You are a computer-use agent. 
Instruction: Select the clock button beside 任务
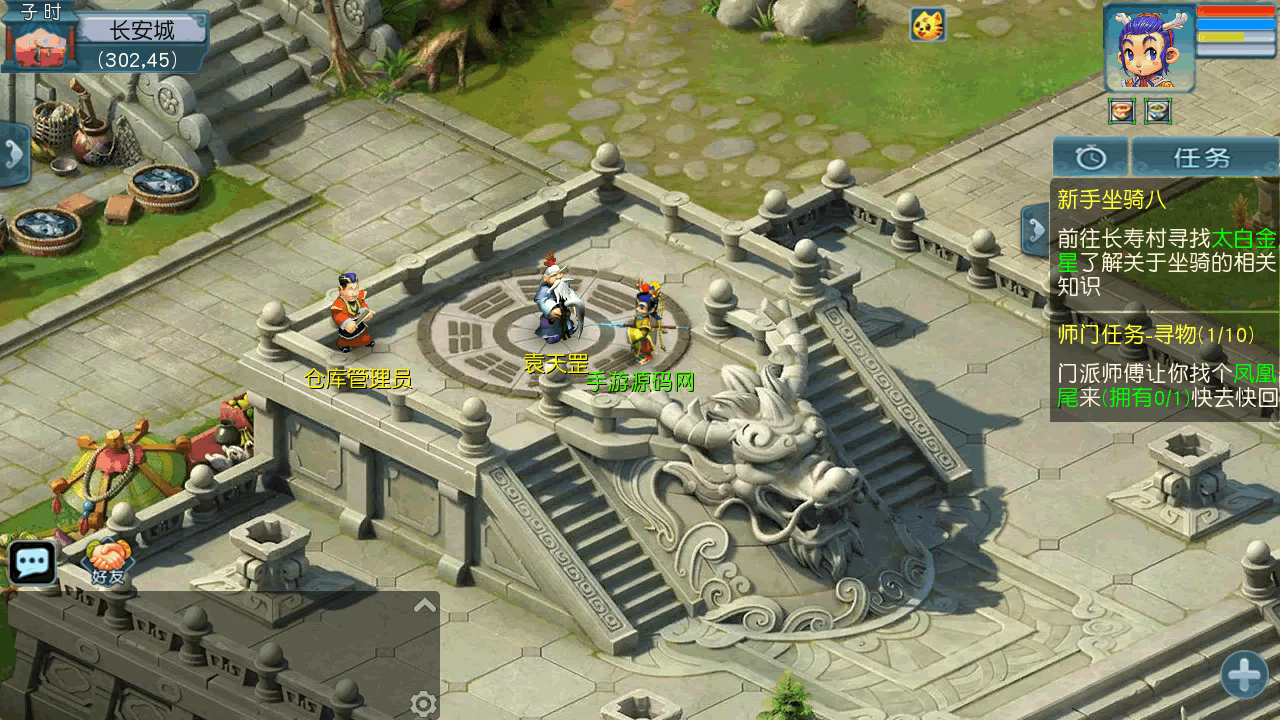click(x=1090, y=158)
